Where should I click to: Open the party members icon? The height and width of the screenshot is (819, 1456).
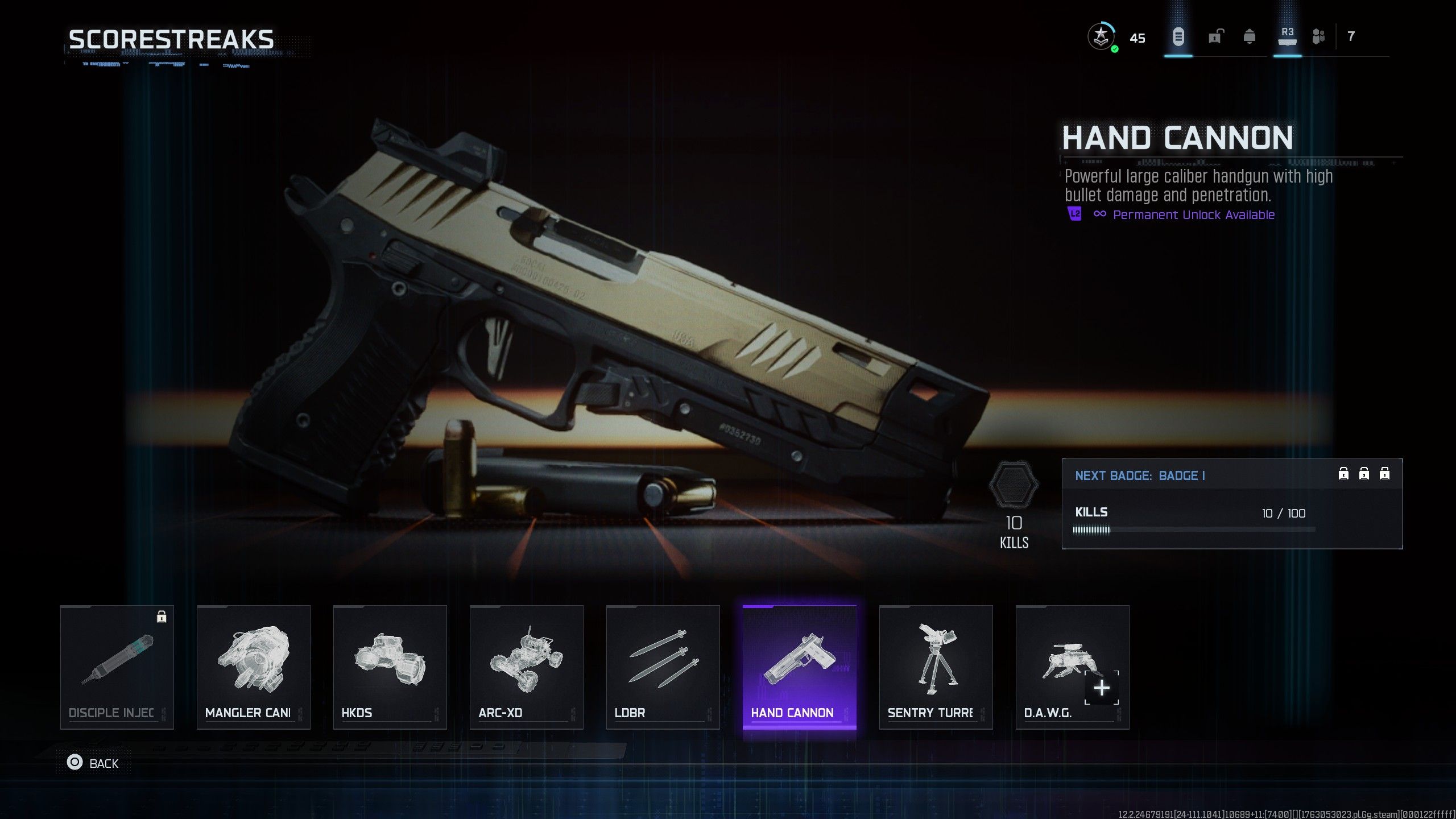pos(1318,38)
